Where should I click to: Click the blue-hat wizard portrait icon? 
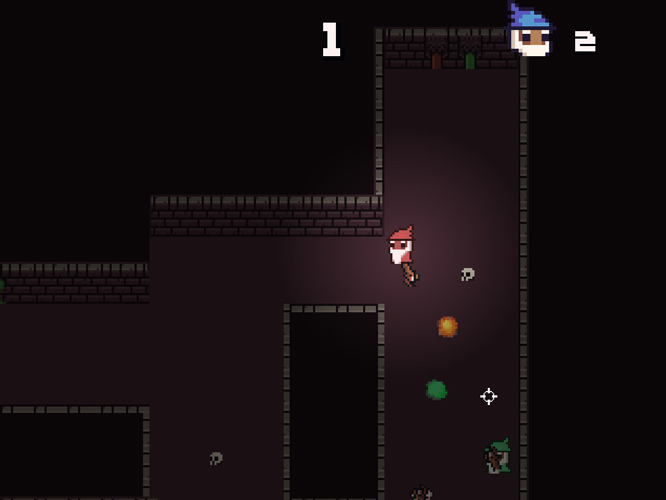coord(530,33)
